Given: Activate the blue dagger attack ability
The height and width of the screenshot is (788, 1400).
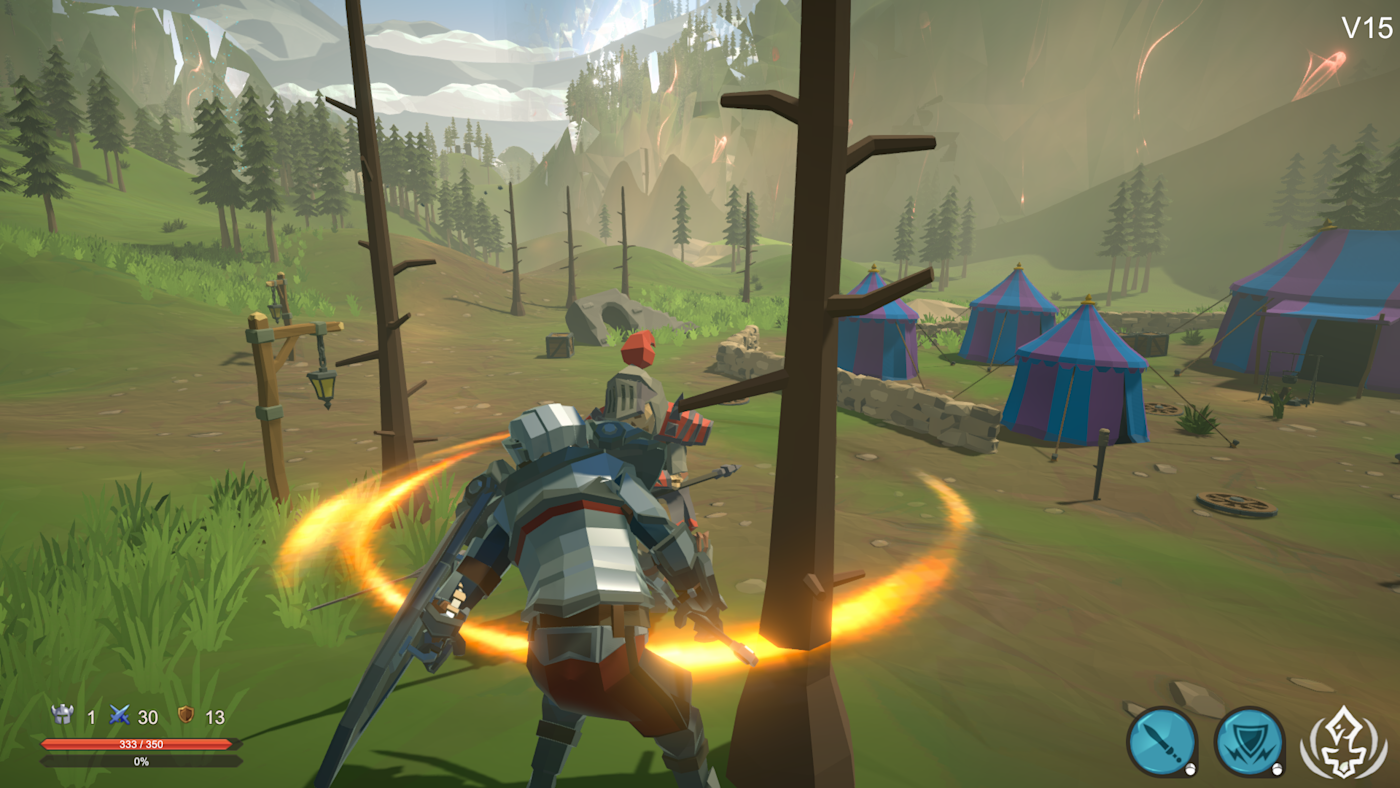Looking at the screenshot, I should click(x=1162, y=742).
